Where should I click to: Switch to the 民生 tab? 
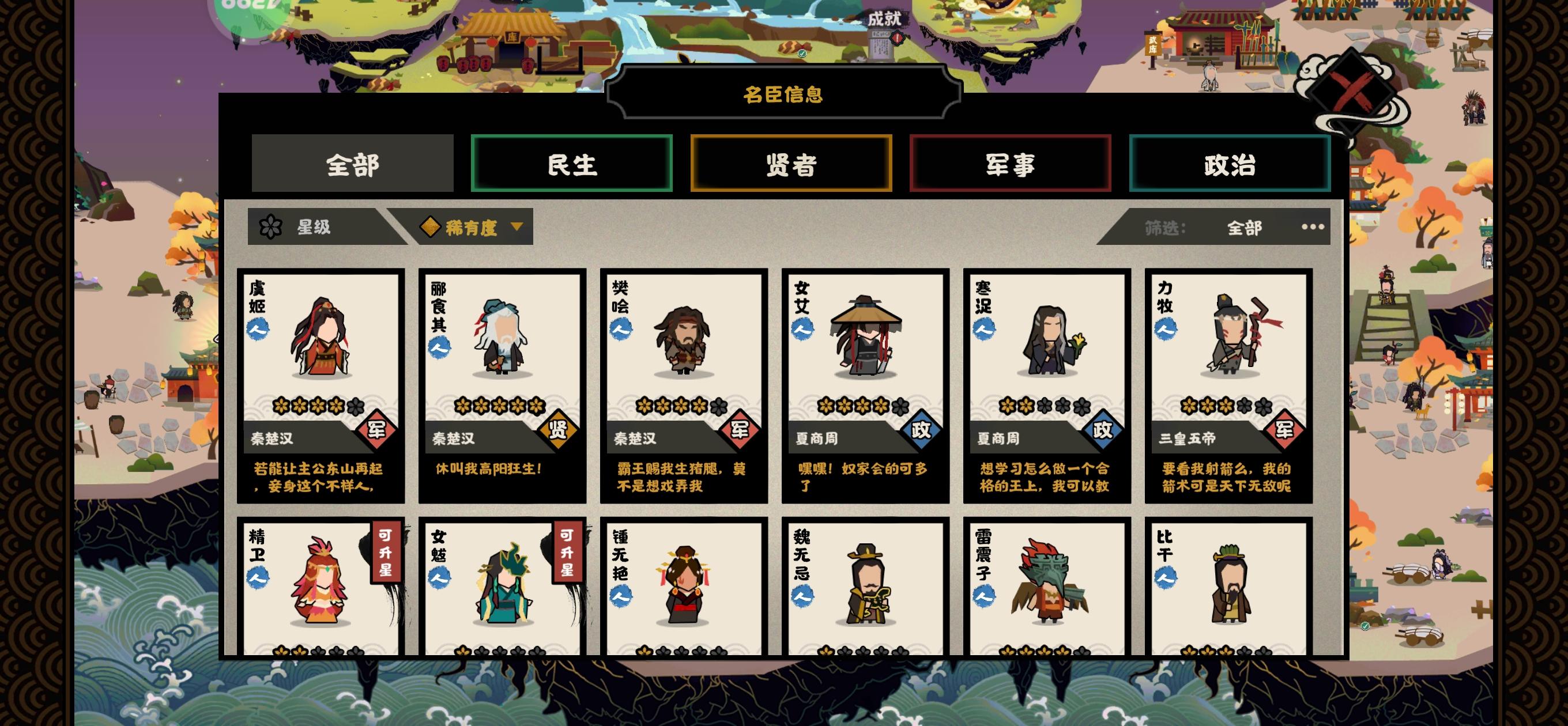[x=572, y=164]
